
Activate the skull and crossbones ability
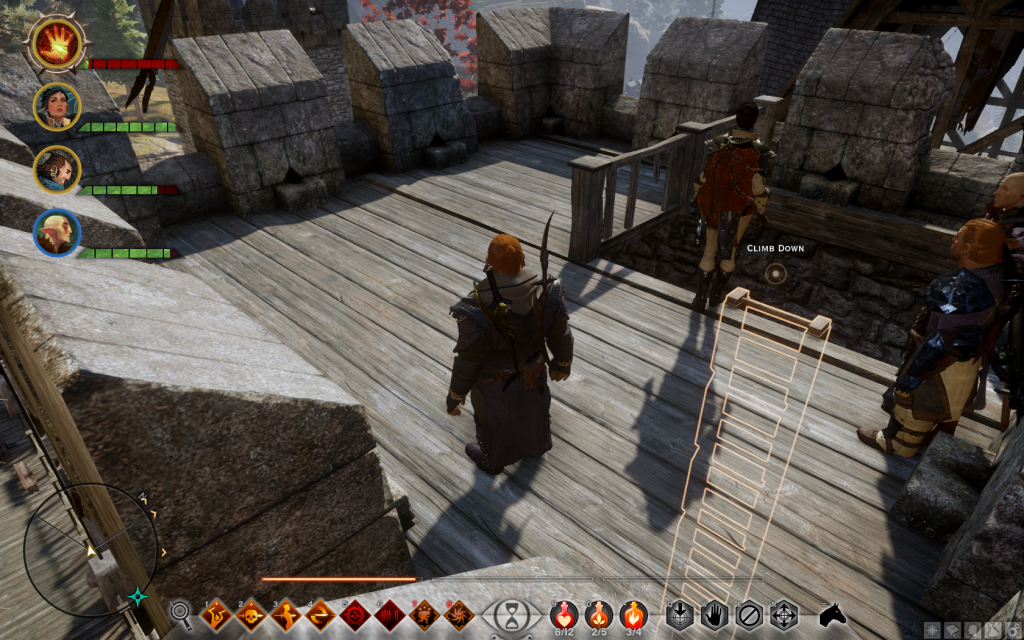(250, 613)
